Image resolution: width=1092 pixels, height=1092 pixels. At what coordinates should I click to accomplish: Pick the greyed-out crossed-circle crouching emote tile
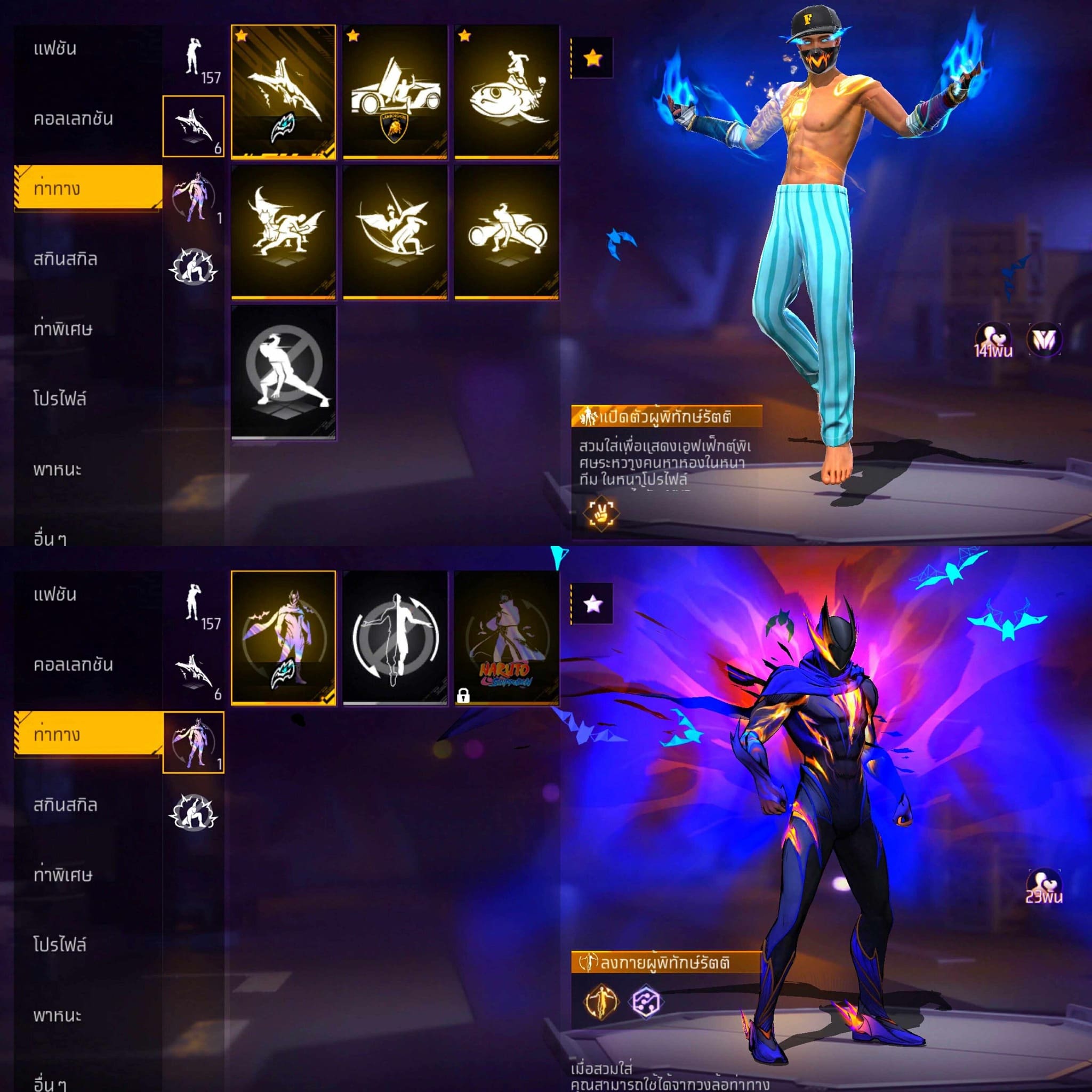(283, 372)
